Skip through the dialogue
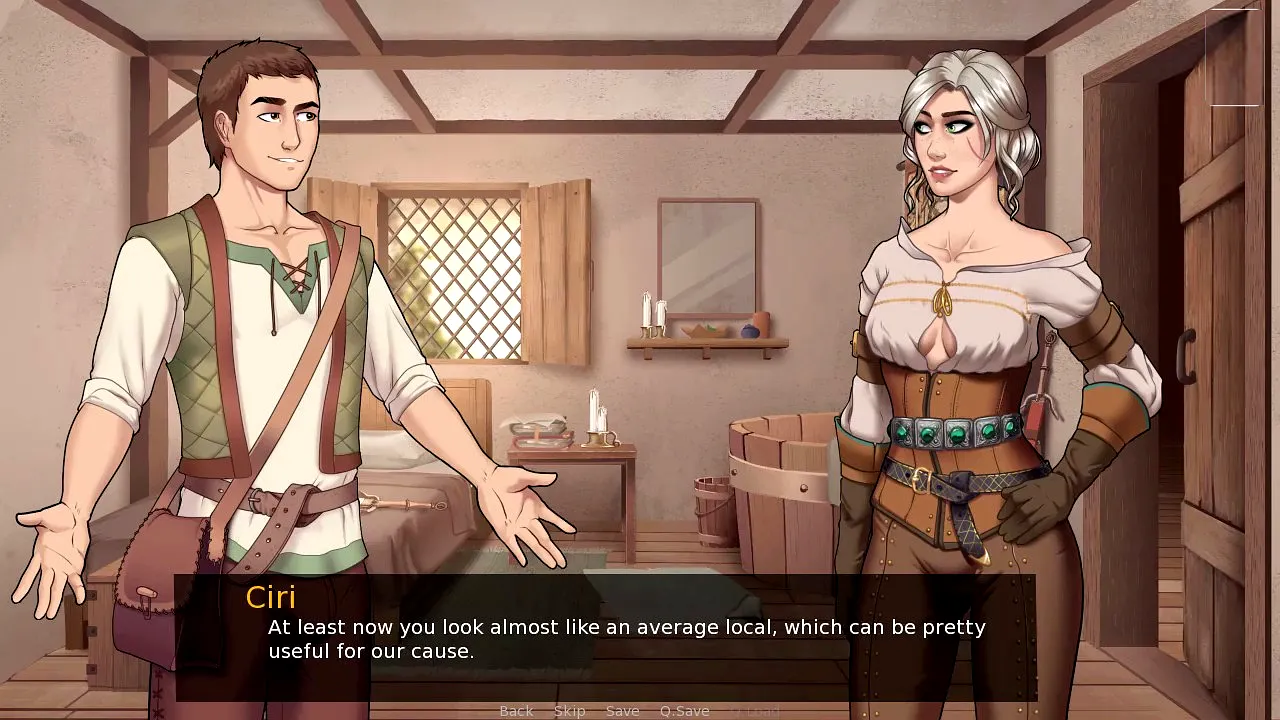This screenshot has width=1280, height=720. (x=569, y=711)
